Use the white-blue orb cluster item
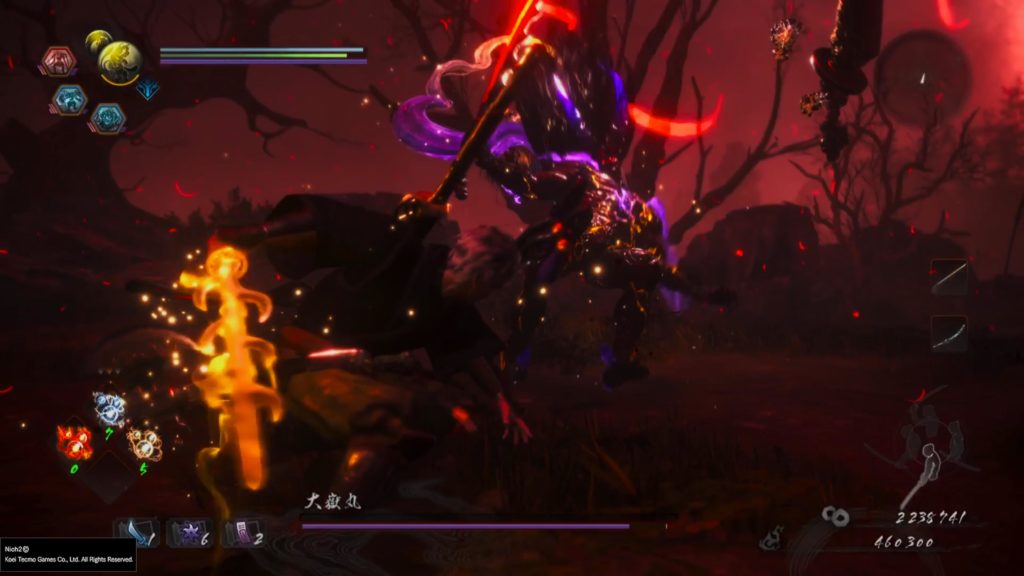1024x576 pixels. (x=110, y=407)
